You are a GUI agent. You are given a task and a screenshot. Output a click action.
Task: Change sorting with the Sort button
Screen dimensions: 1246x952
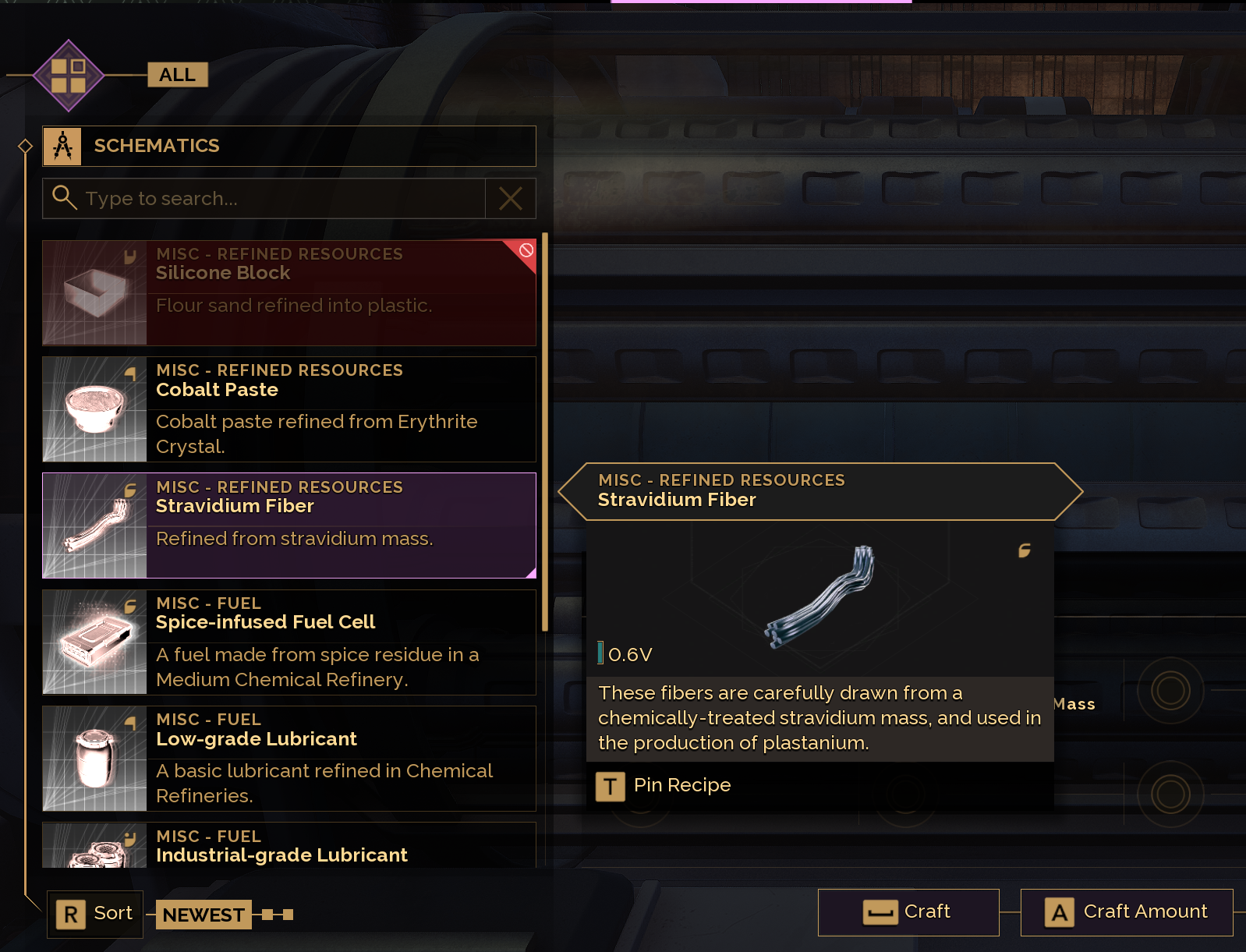96,914
